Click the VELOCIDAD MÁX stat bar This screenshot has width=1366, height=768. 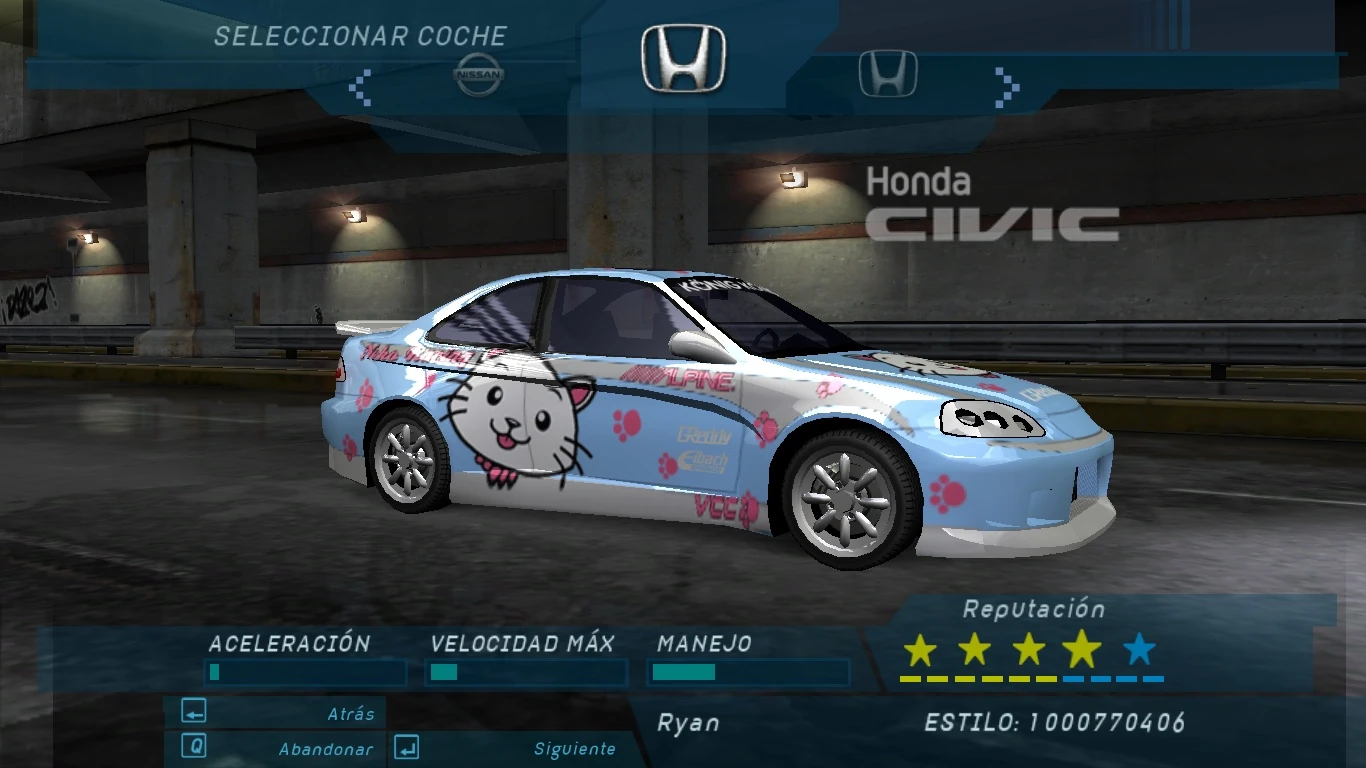(526, 673)
